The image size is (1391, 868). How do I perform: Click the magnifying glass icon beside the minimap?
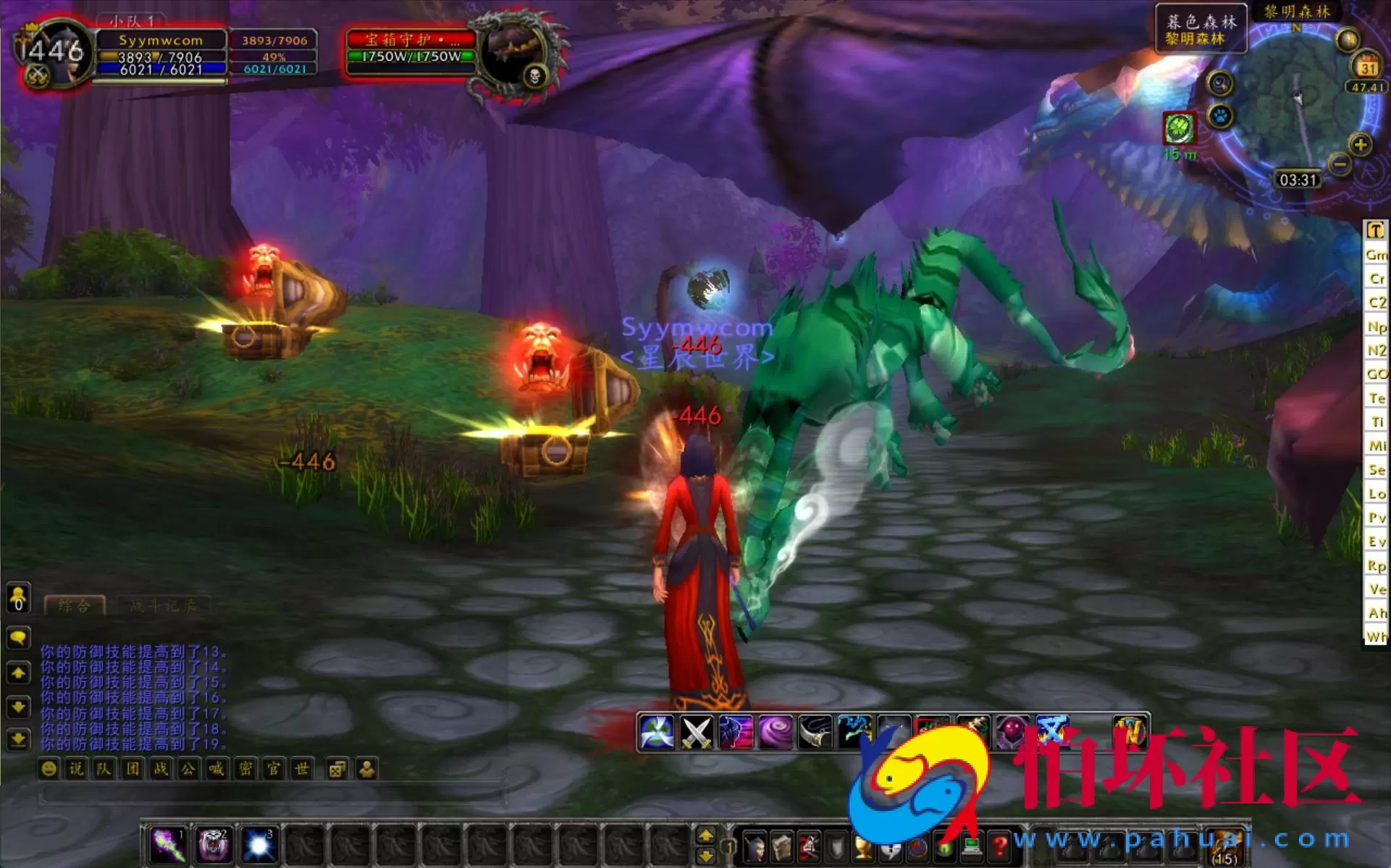[x=1219, y=83]
